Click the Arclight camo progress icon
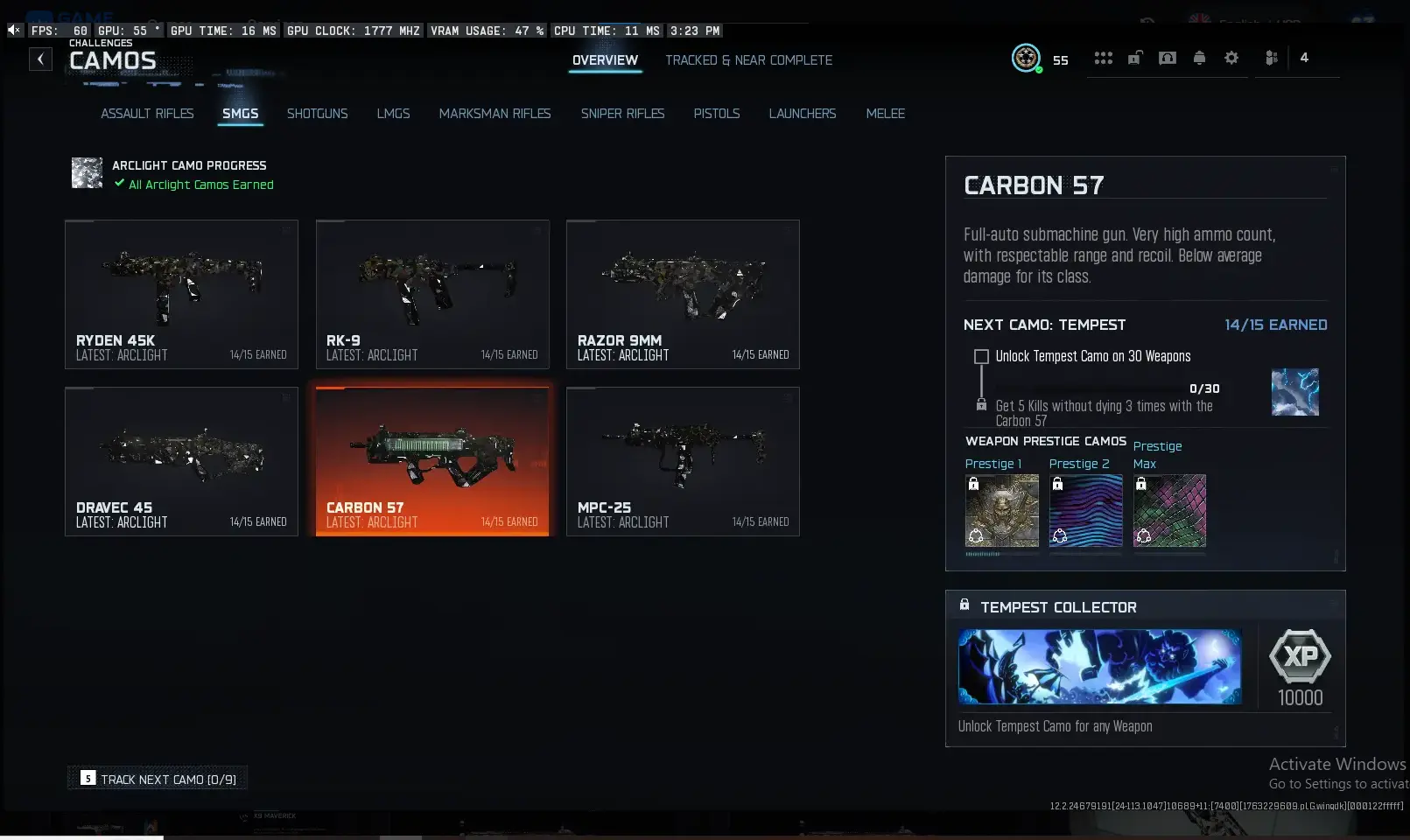This screenshot has height=840, width=1410. (x=88, y=173)
